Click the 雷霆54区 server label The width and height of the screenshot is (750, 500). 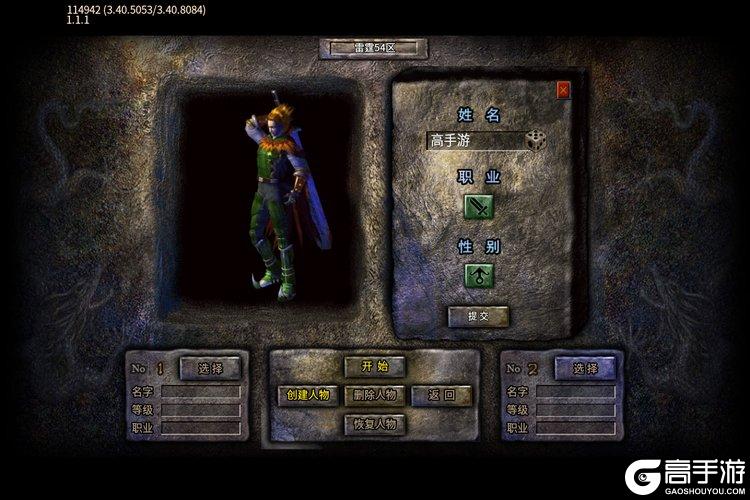click(374, 48)
